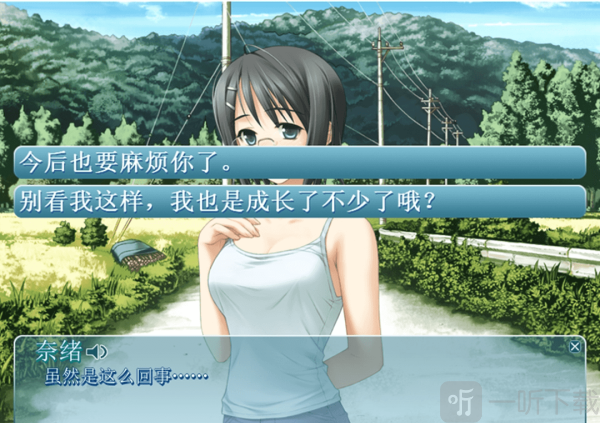
Task: Choose the reply "今后也要麻烦你了。"
Action: (299, 161)
